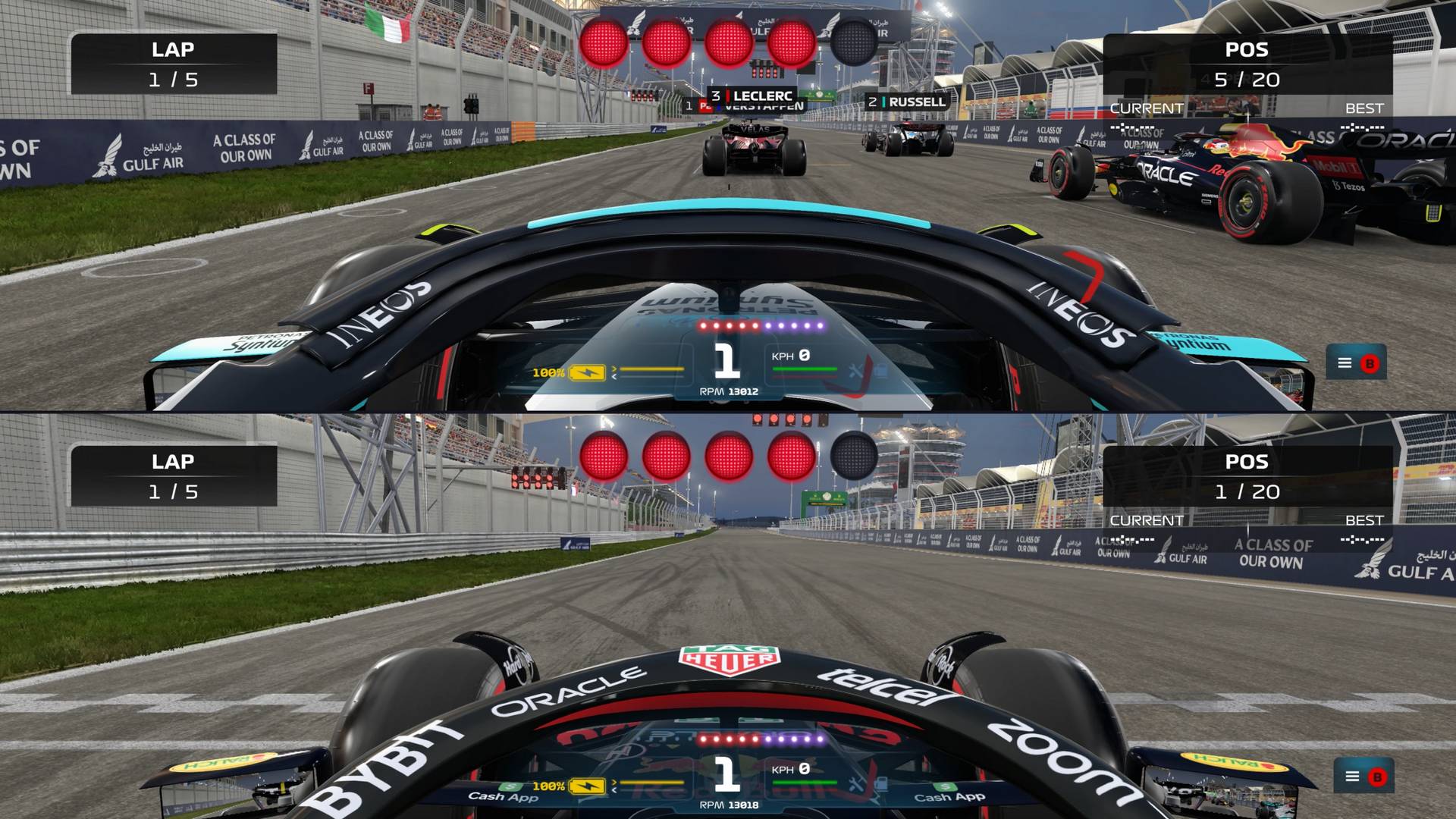This screenshot has width=1456, height=819.
Task: Select the wrench icon on bottom player's dashboard
Action: click(x=855, y=783)
